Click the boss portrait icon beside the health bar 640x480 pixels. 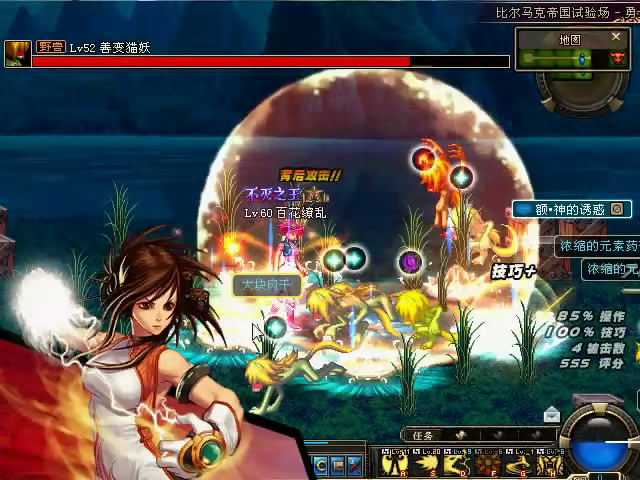[x=16, y=53]
